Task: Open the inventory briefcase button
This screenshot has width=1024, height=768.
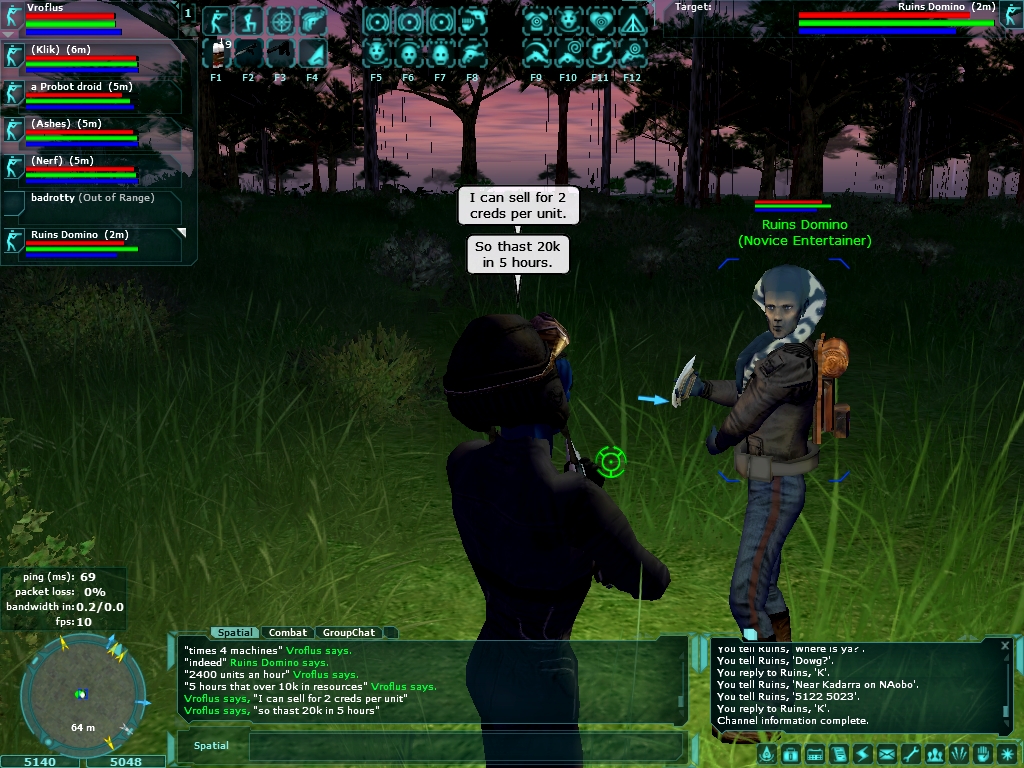Action: tap(790, 754)
